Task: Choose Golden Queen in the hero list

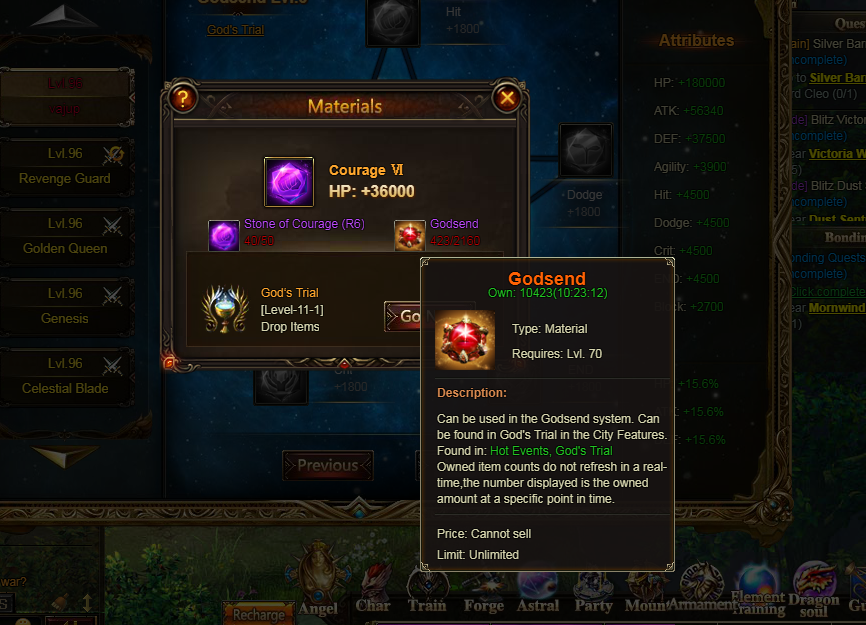Action: click(65, 236)
